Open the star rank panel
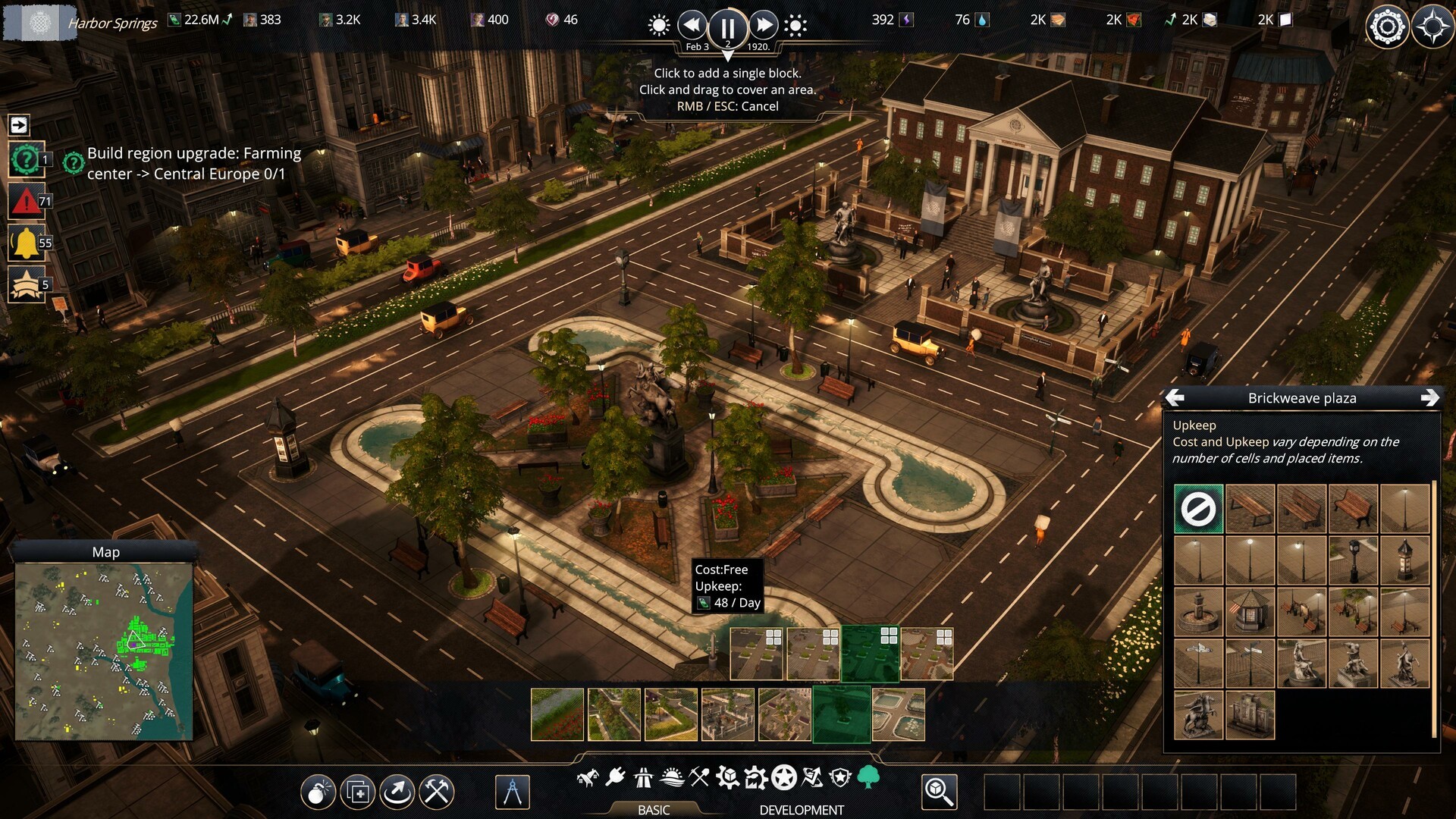Image resolution: width=1456 pixels, height=819 pixels. (26, 285)
